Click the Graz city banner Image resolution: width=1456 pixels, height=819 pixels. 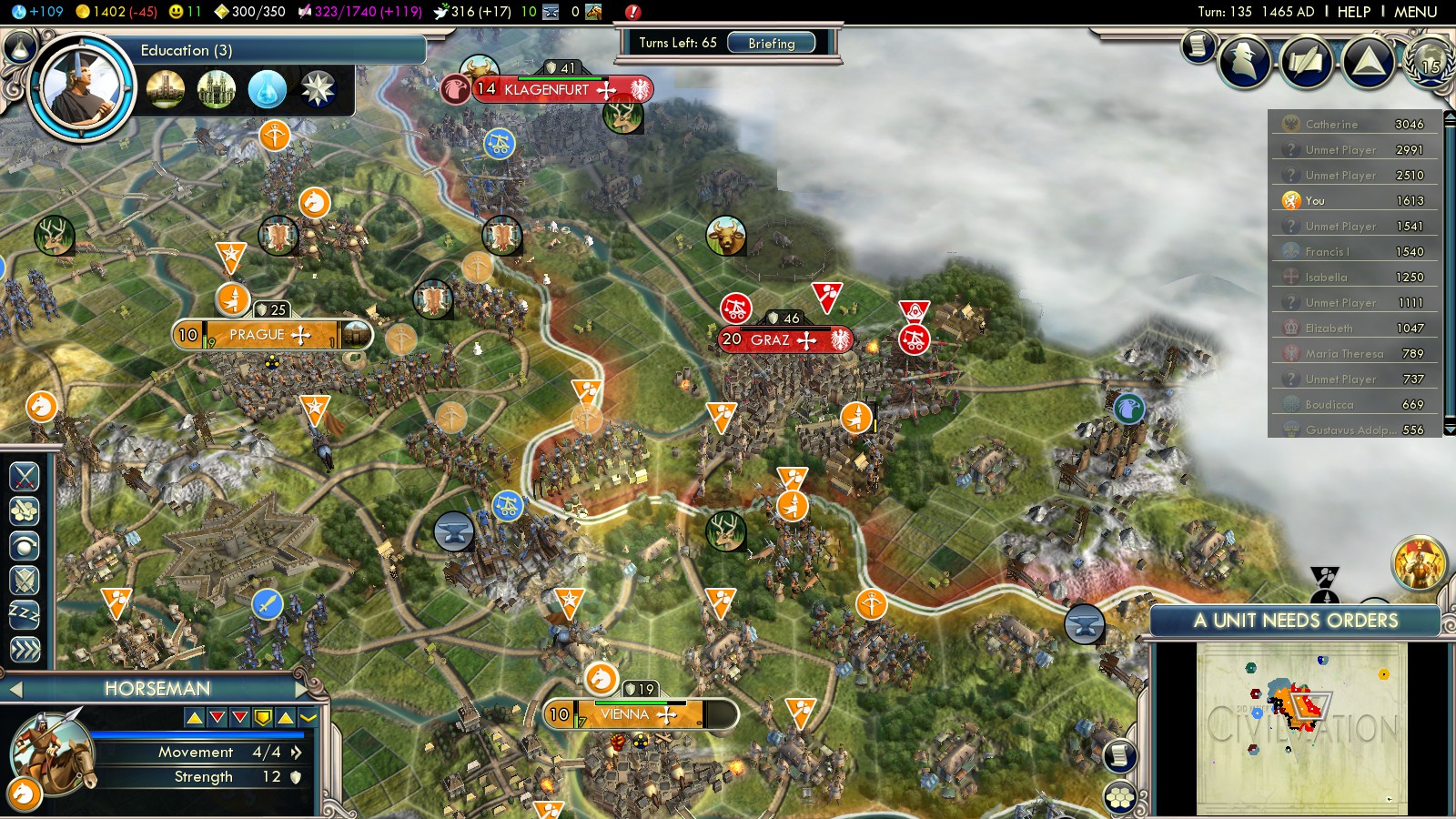click(783, 339)
